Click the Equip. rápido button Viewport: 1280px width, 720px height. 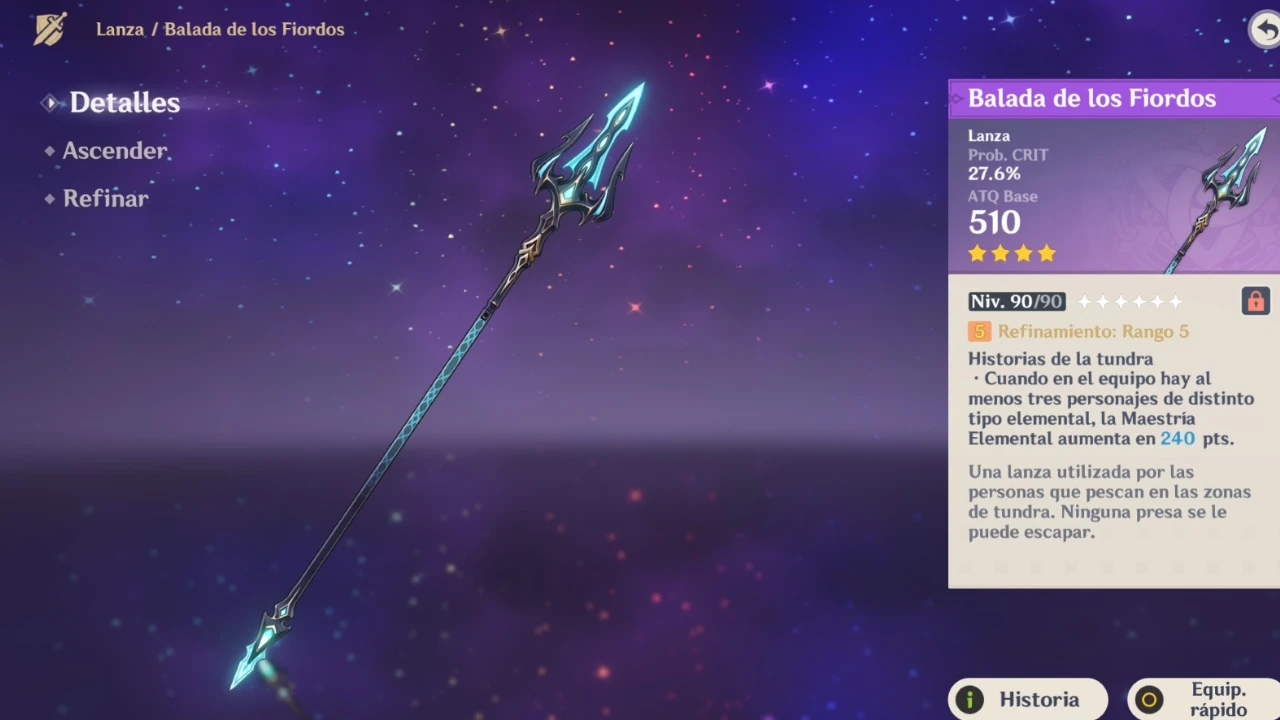coord(1204,700)
